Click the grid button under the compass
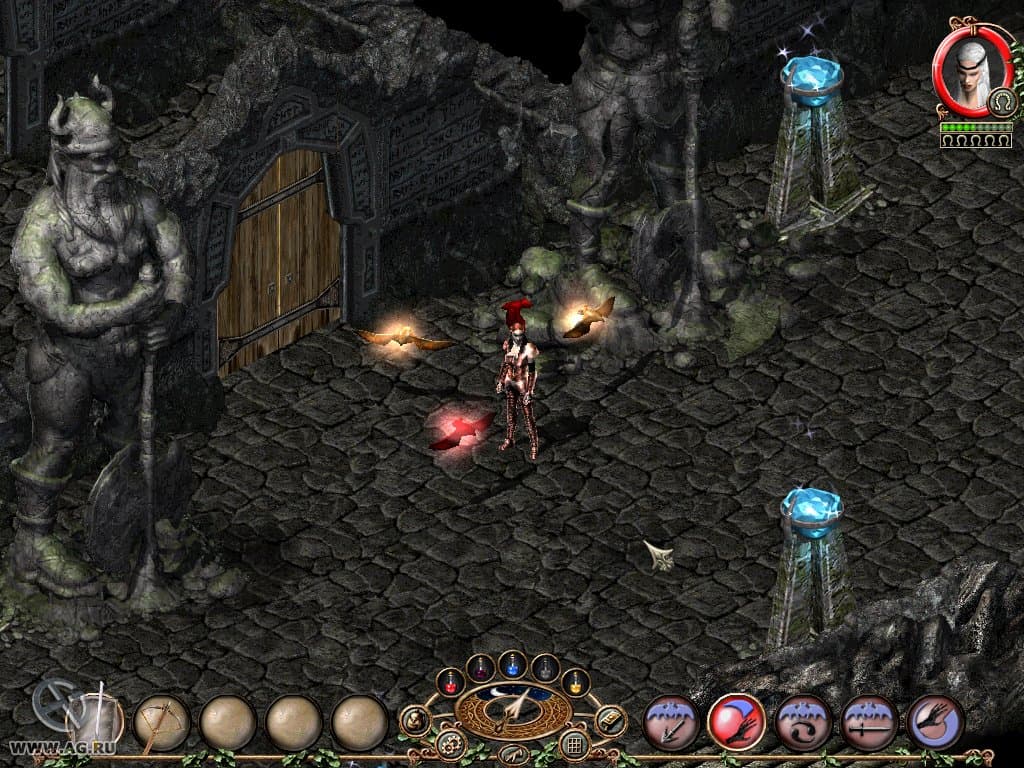The width and height of the screenshot is (1024, 768). coord(574,745)
